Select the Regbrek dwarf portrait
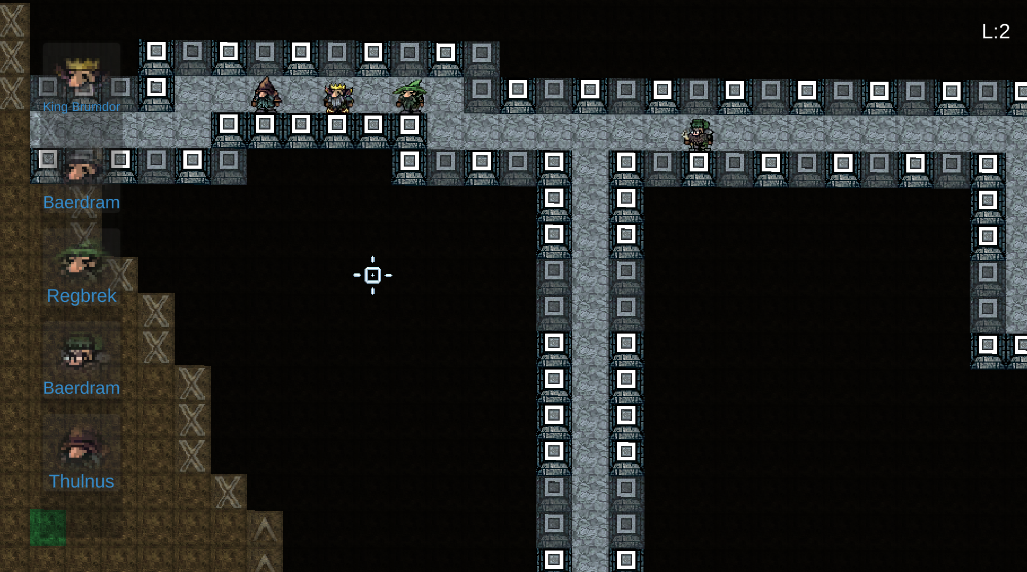 (x=81, y=262)
